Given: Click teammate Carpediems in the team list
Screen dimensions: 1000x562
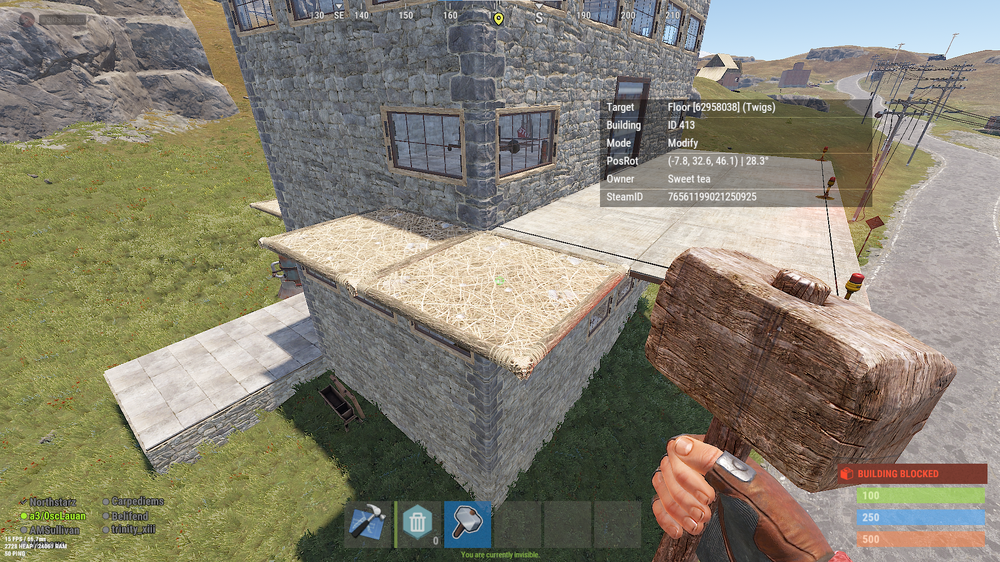Looking at the screenshot, I should [136, 501].
